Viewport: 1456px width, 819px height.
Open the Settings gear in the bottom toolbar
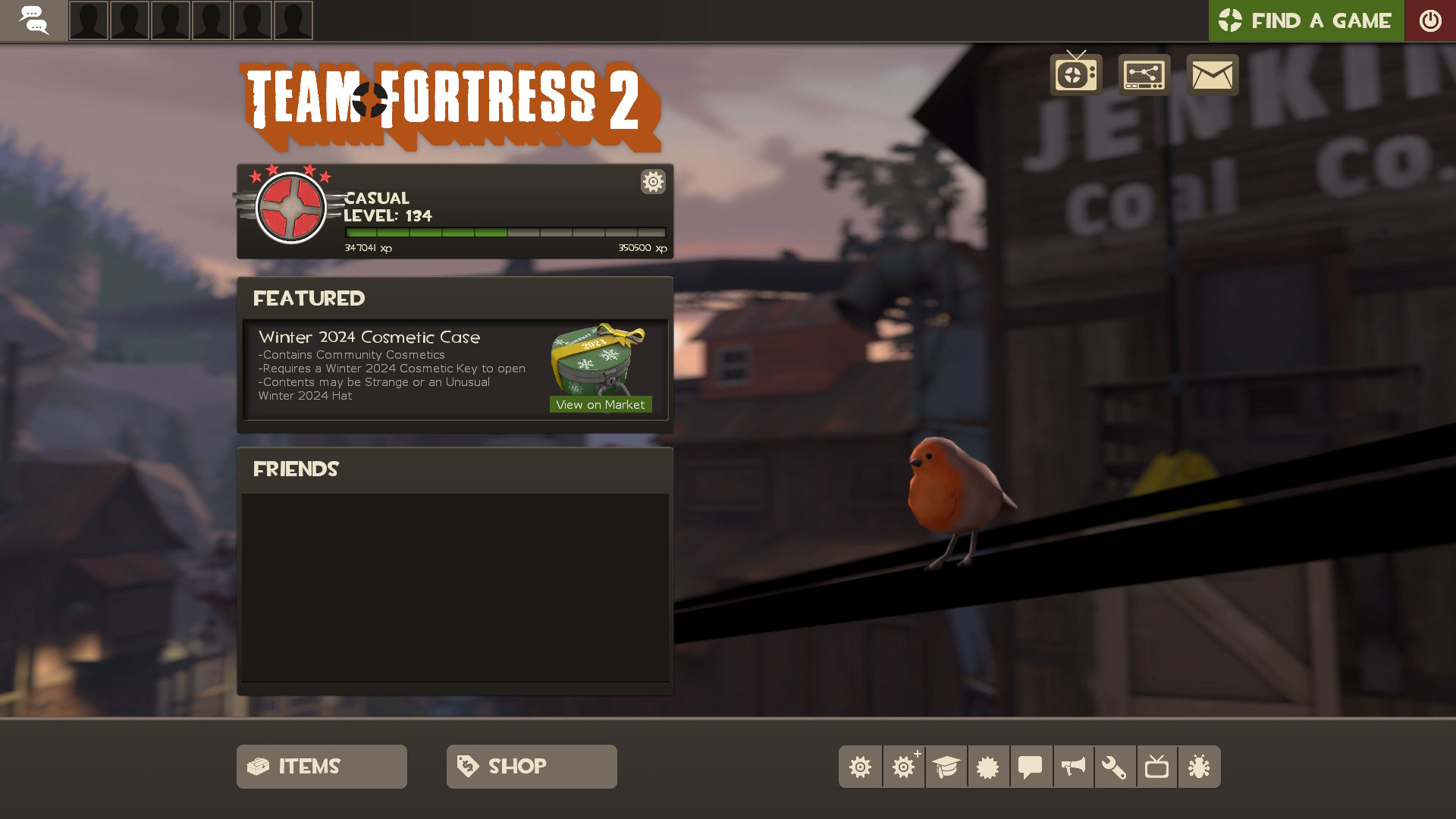point(861,767)
